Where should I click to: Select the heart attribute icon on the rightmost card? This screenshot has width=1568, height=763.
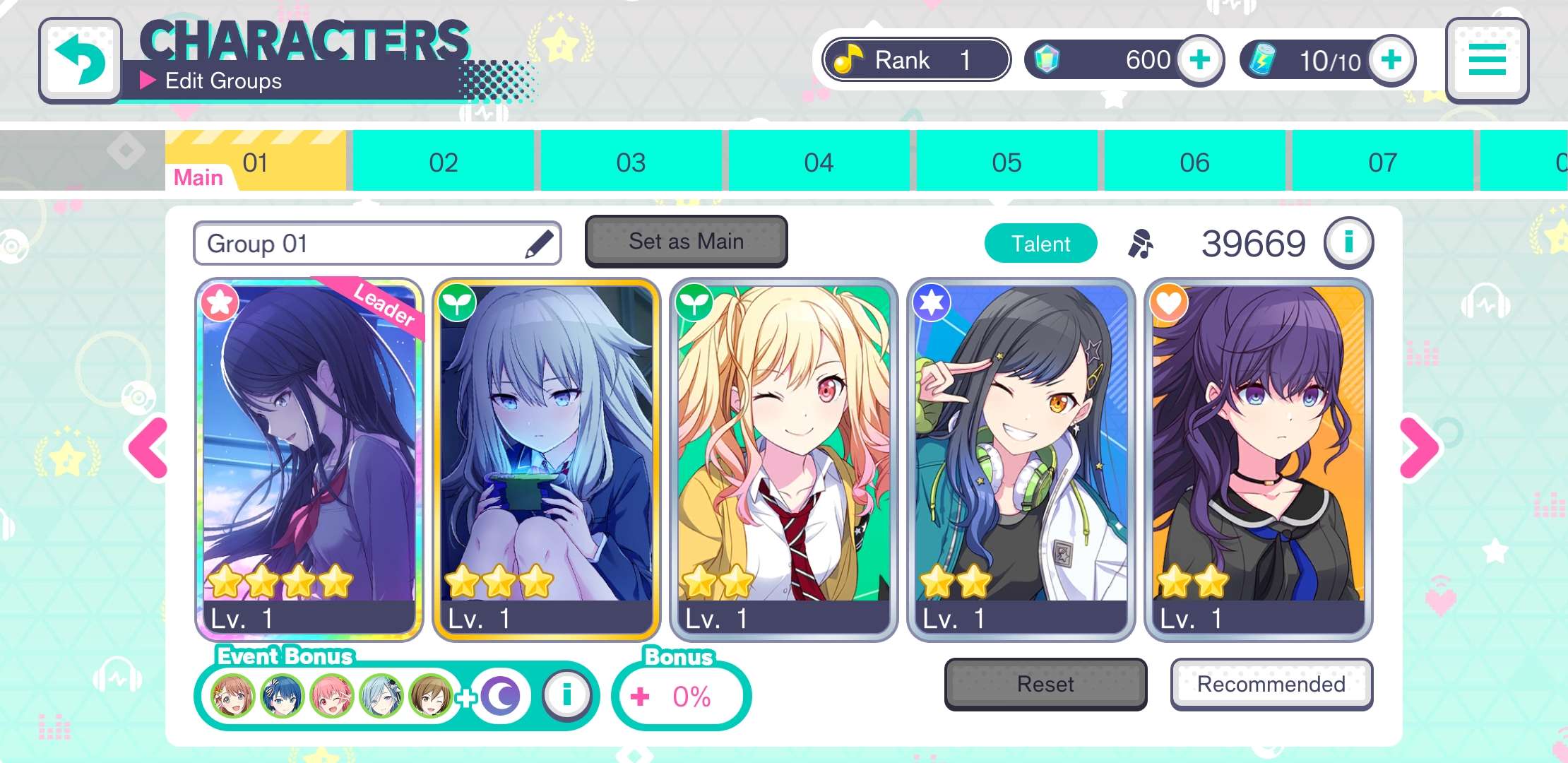point(1171,302)
